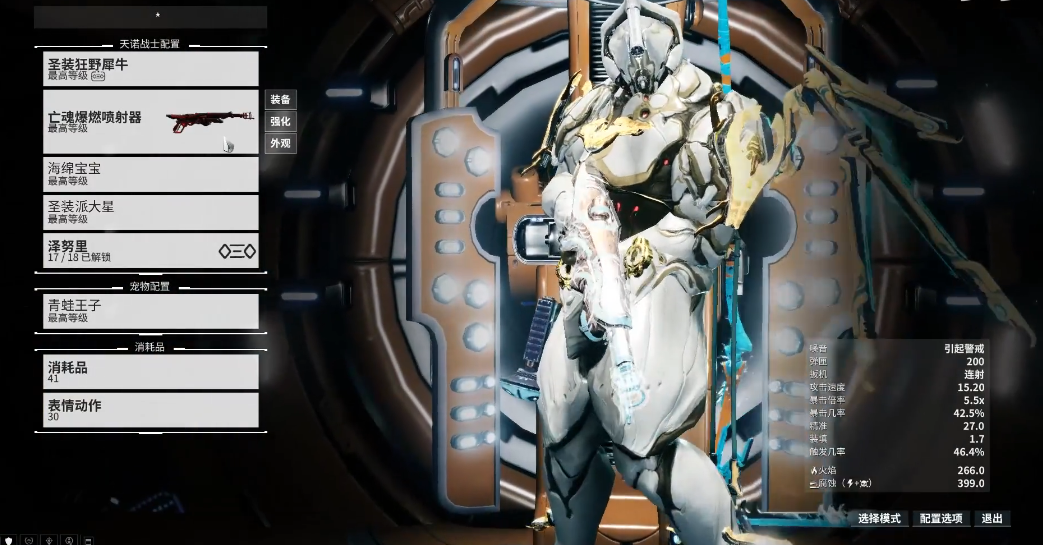
Task: Open the 外观 appearance button
Action: pyautogui.click(x=280, y=144)
